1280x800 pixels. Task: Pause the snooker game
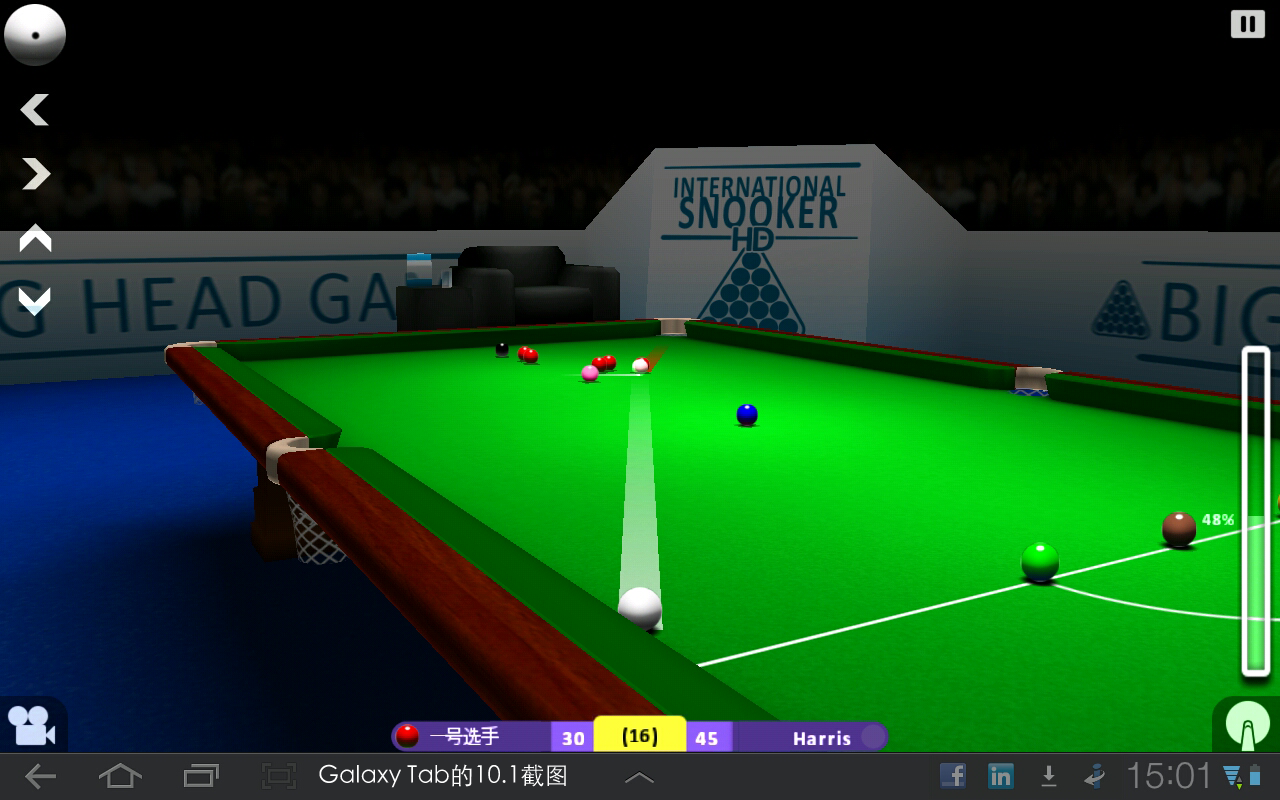click(x=1246, y=22)
